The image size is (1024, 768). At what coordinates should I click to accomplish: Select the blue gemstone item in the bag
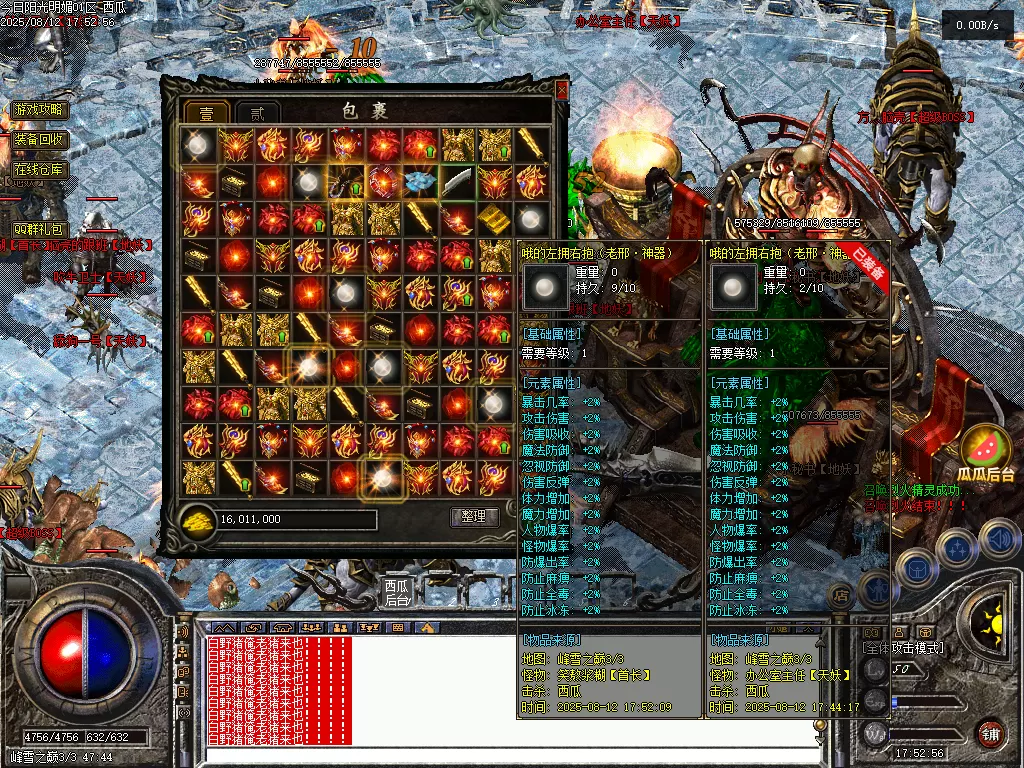(420, 181)
